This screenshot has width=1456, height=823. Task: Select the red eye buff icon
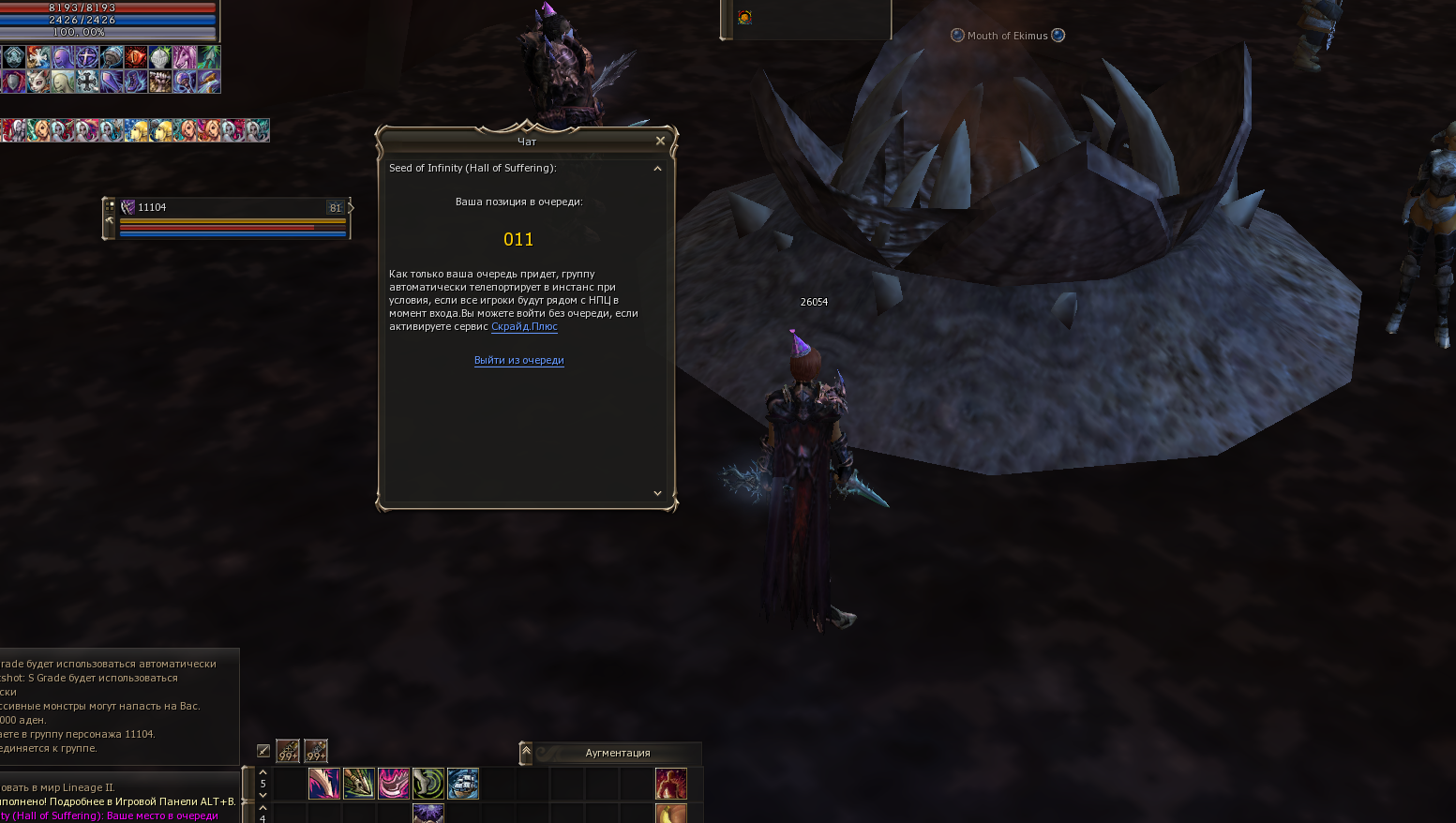[x=136, y=58]
